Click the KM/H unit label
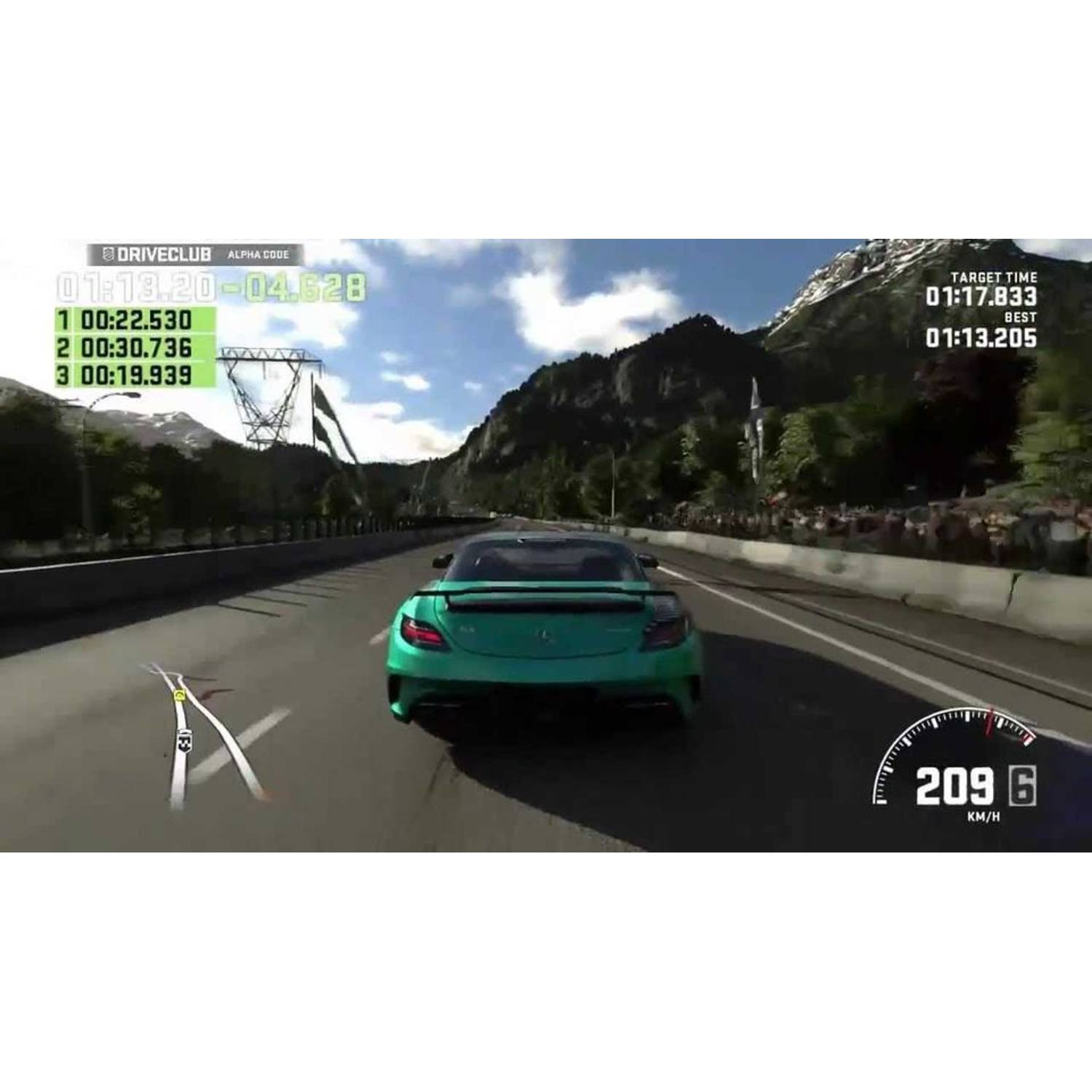This screenshot has width=1092, height=1092. (x=983, y=818)
